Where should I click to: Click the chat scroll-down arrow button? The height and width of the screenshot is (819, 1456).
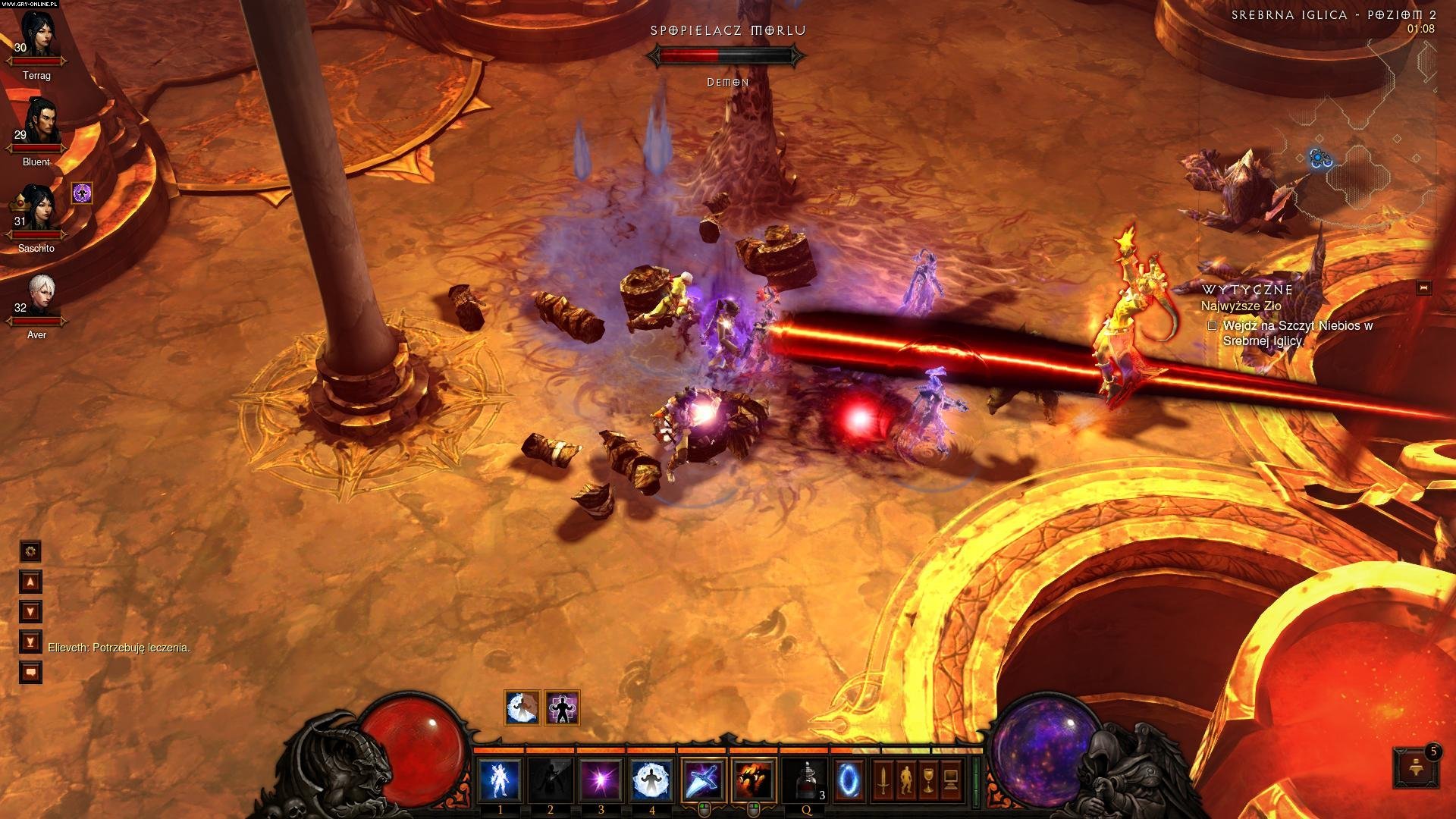point(30,612)
